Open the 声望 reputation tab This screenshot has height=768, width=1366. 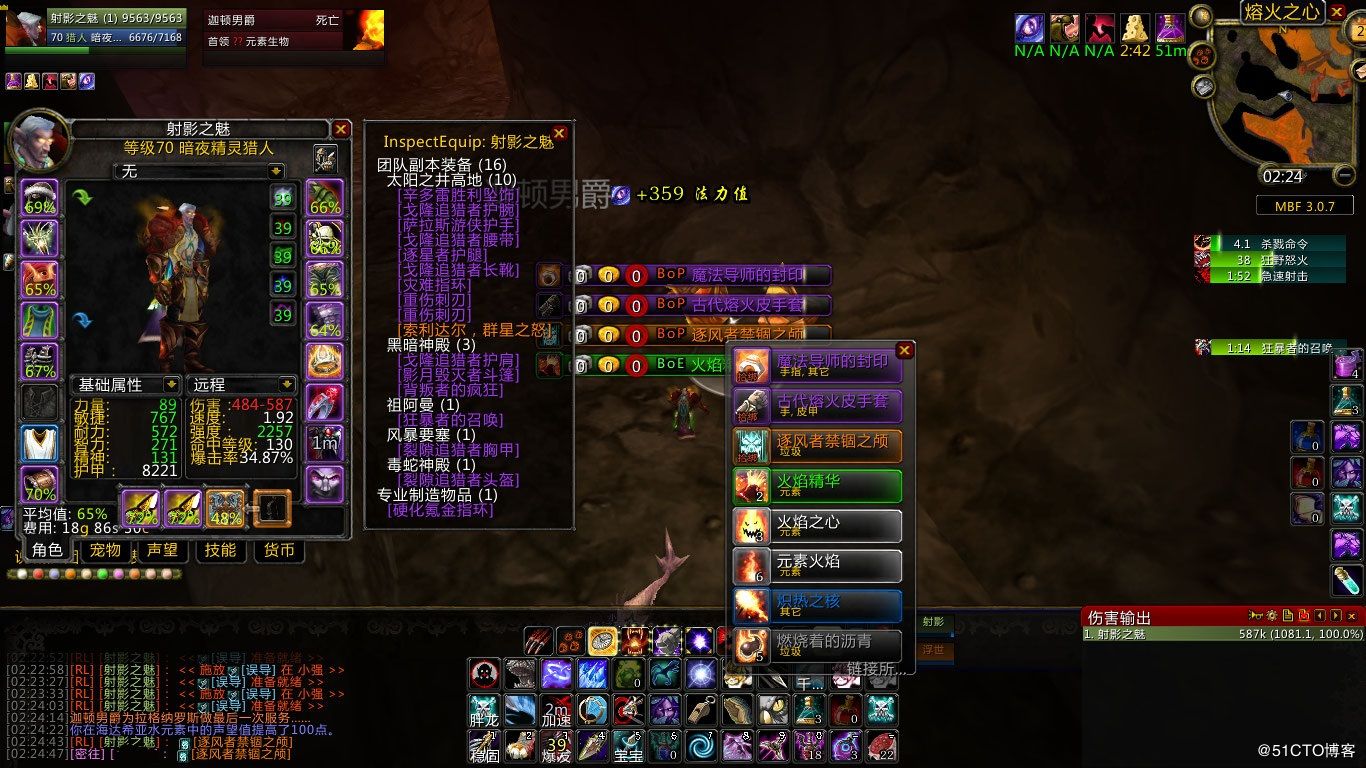pyautogui.click(x=162, y=550)
